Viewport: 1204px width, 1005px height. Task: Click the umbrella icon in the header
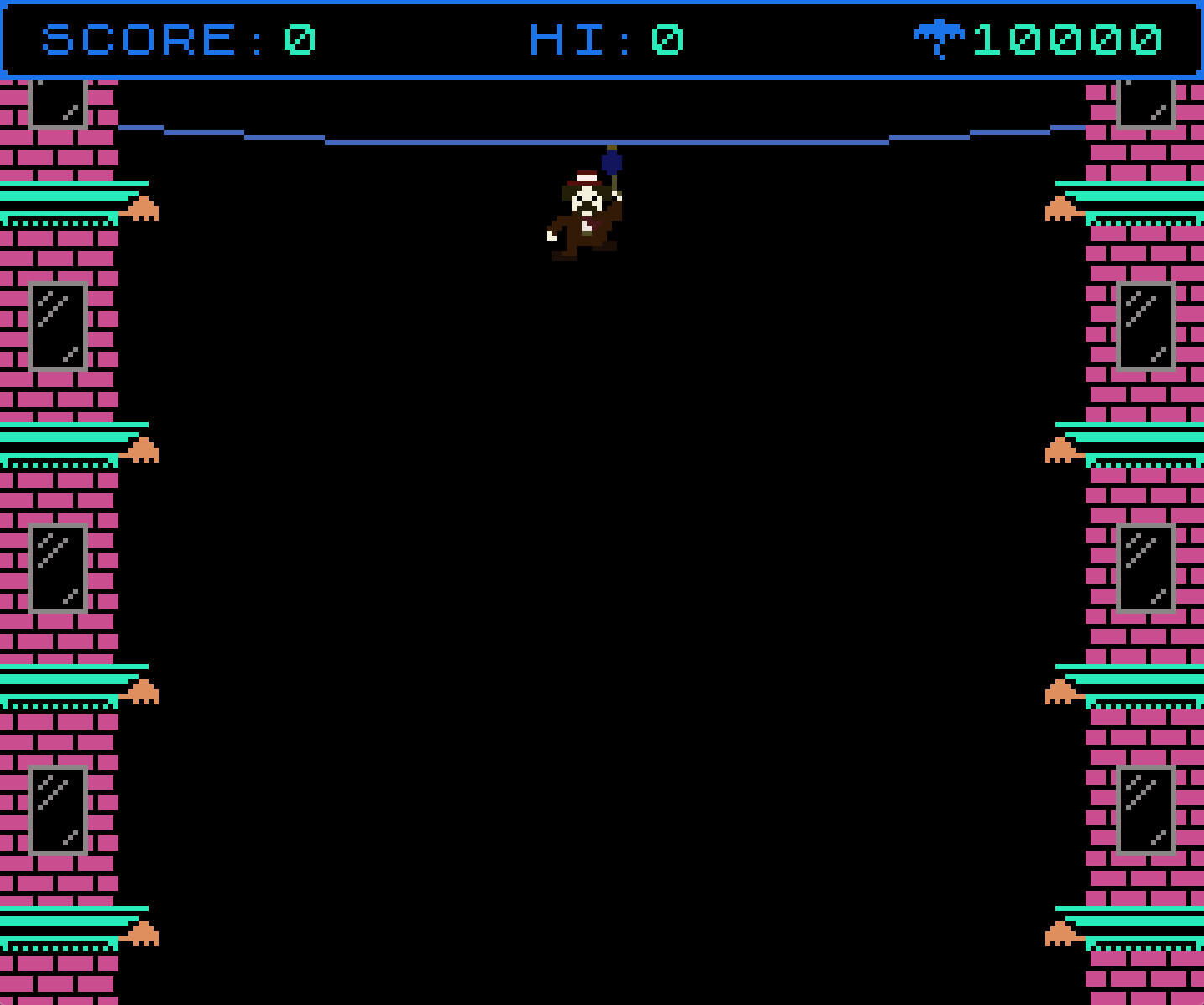pyautogui.click(x=940, y=37)
